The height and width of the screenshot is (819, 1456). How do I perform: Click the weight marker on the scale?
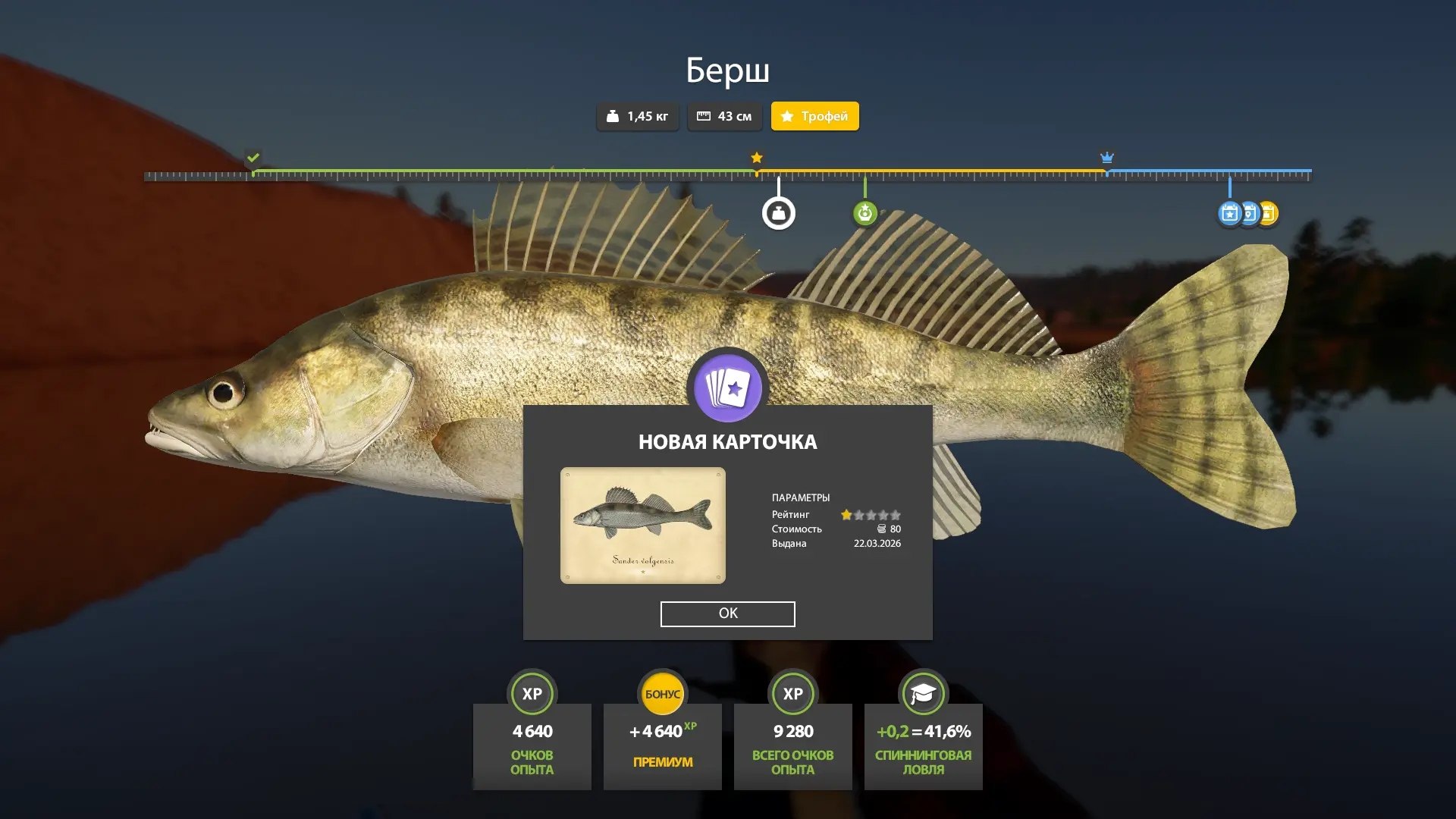[x=778, y=213]
